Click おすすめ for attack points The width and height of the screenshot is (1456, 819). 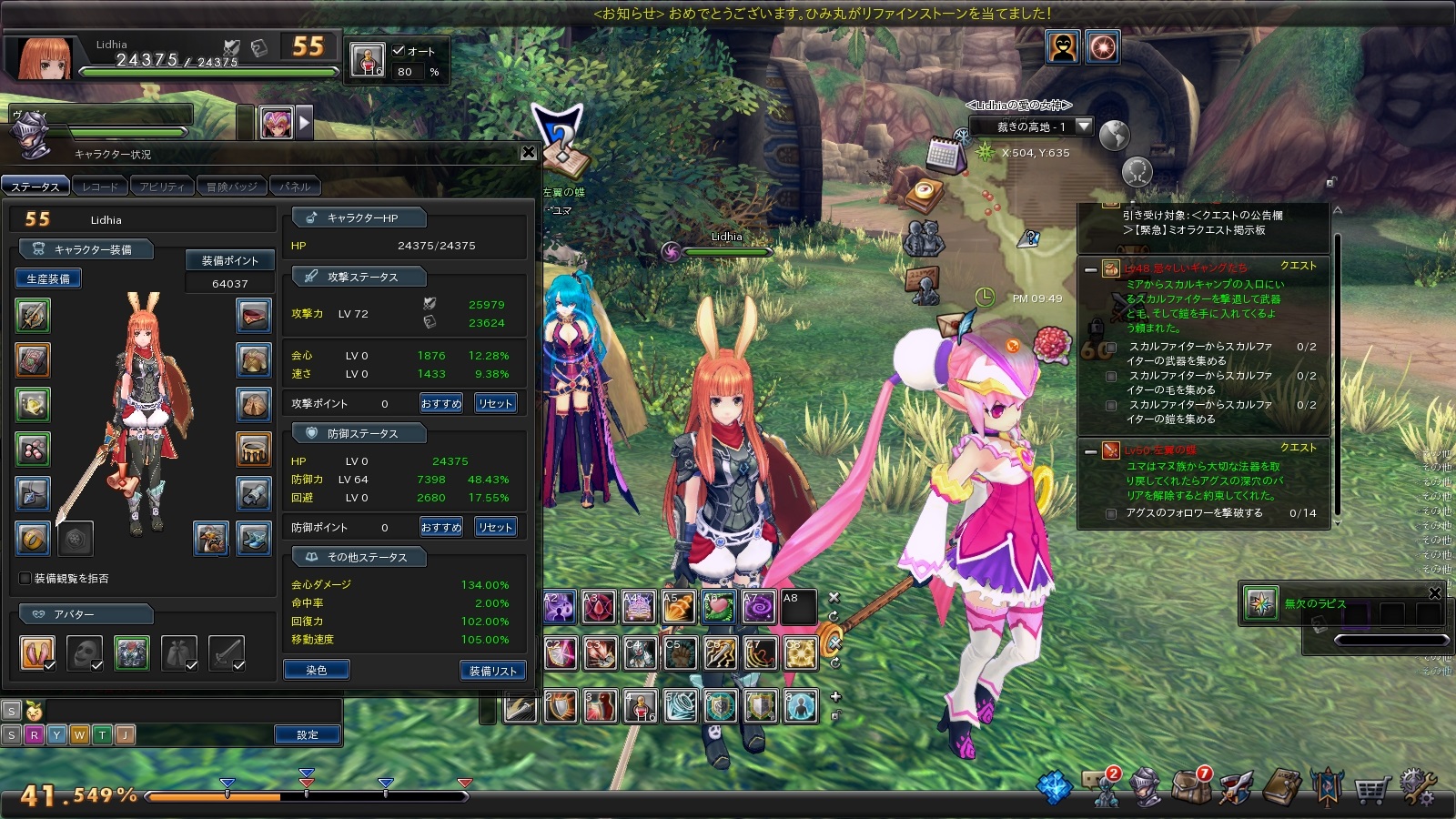tap(441, 403)
